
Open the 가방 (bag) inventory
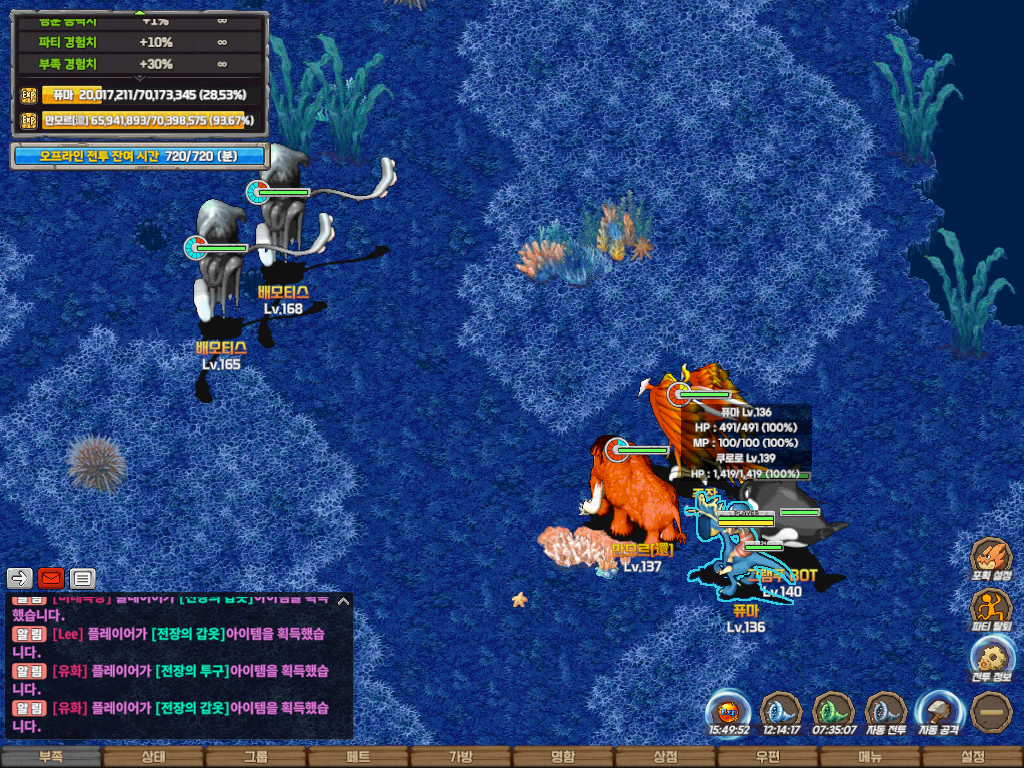(x=460, y=757)
